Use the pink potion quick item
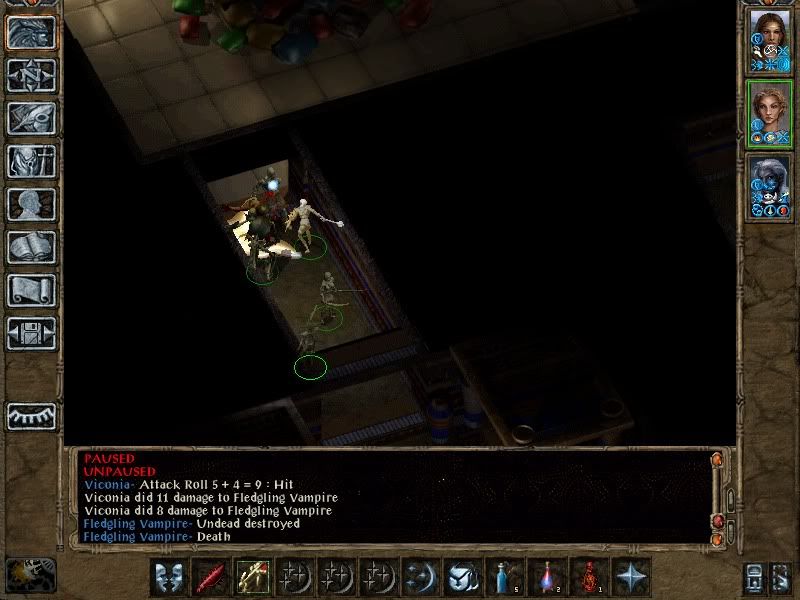Image resolution: width=800 pixels, height=600 pixels. (548, 577)
